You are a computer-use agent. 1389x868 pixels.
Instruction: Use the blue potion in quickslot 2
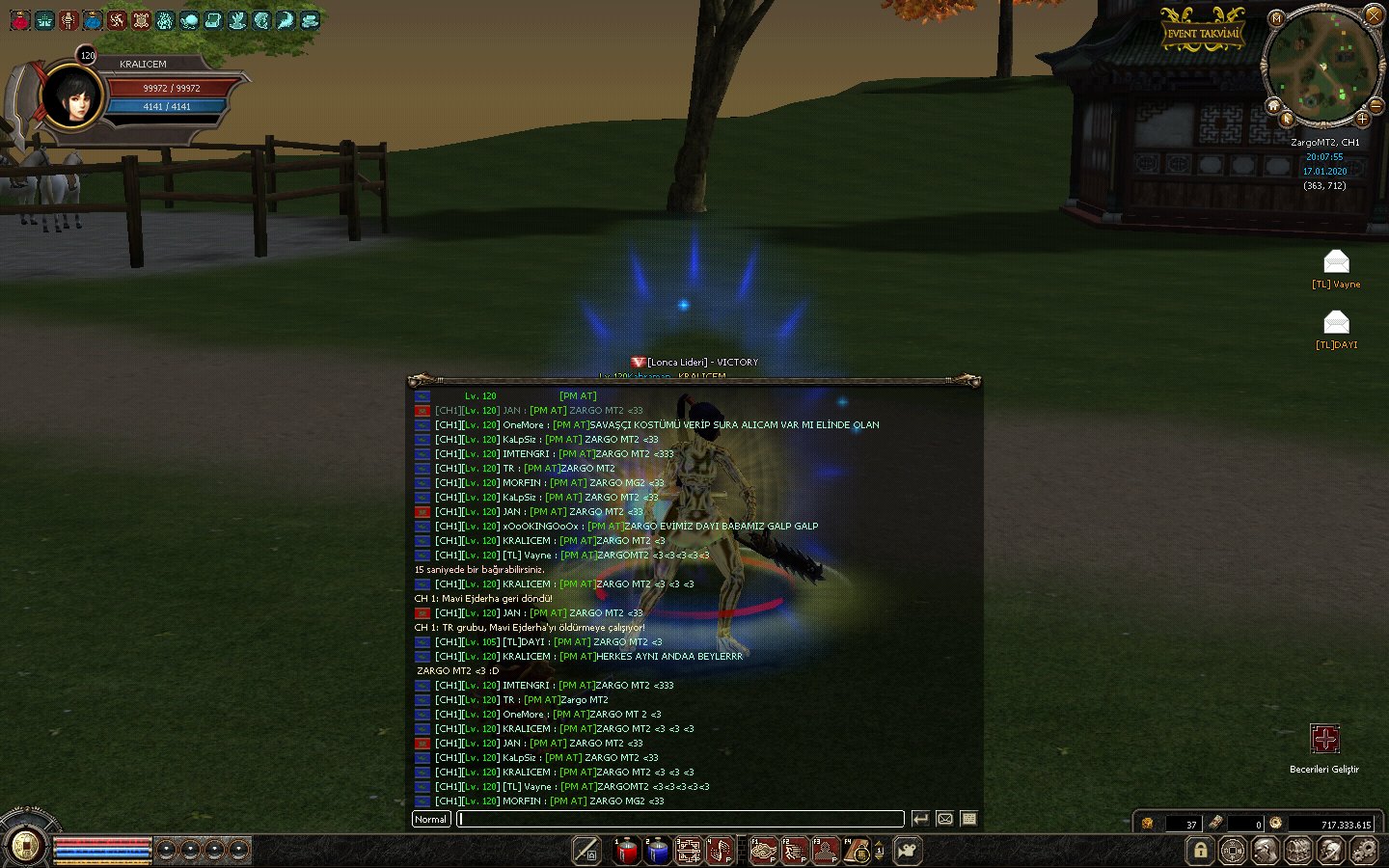coord(658,851)
